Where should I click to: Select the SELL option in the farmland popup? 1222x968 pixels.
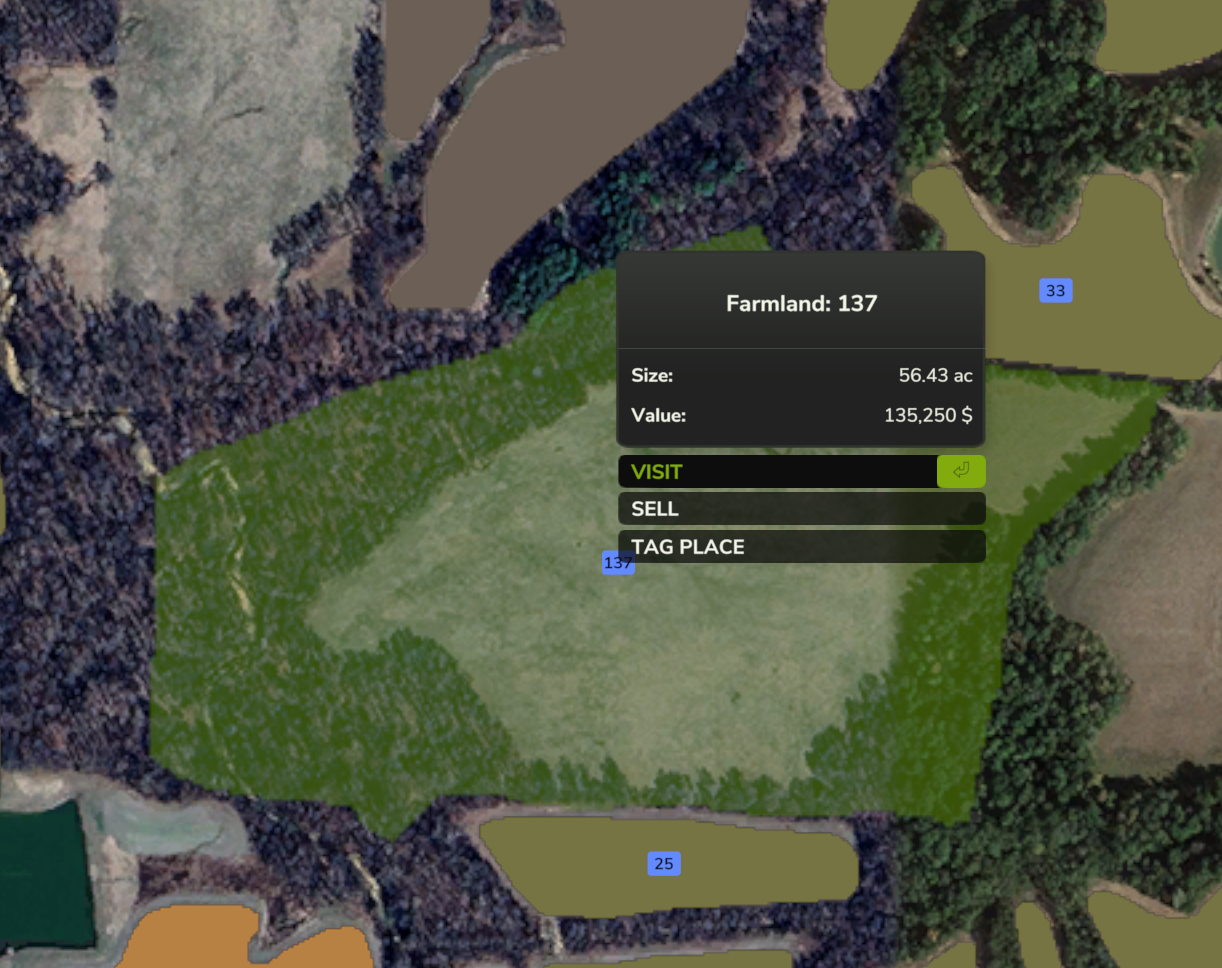pos(800,509)
